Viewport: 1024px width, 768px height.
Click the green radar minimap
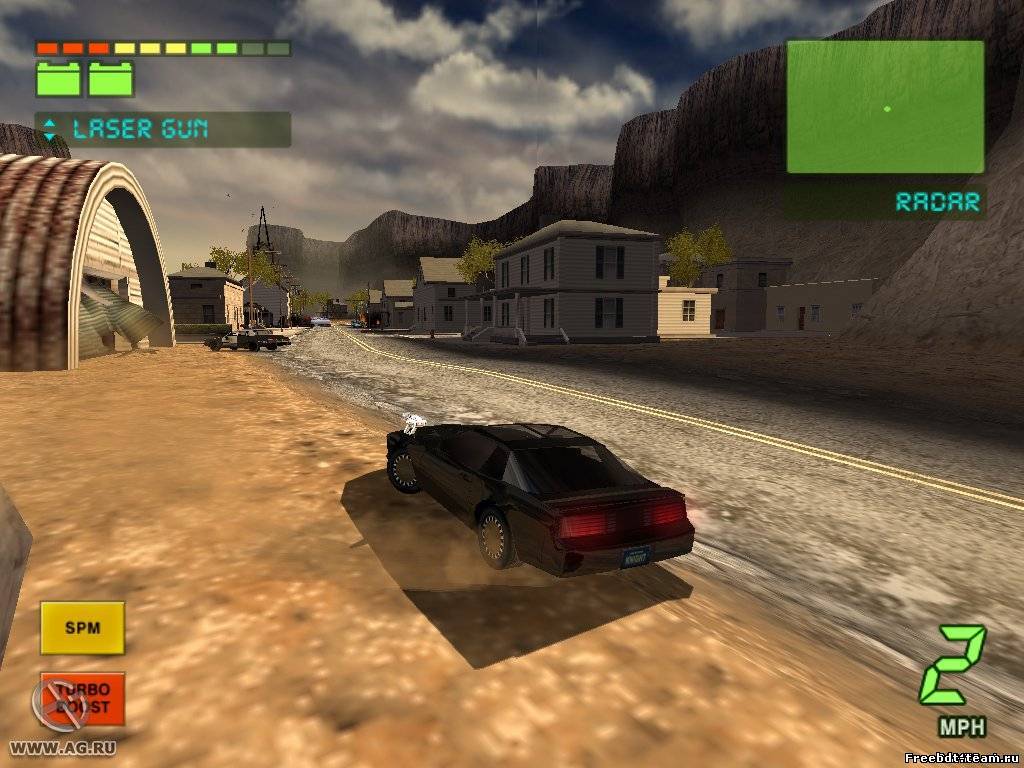885,107
